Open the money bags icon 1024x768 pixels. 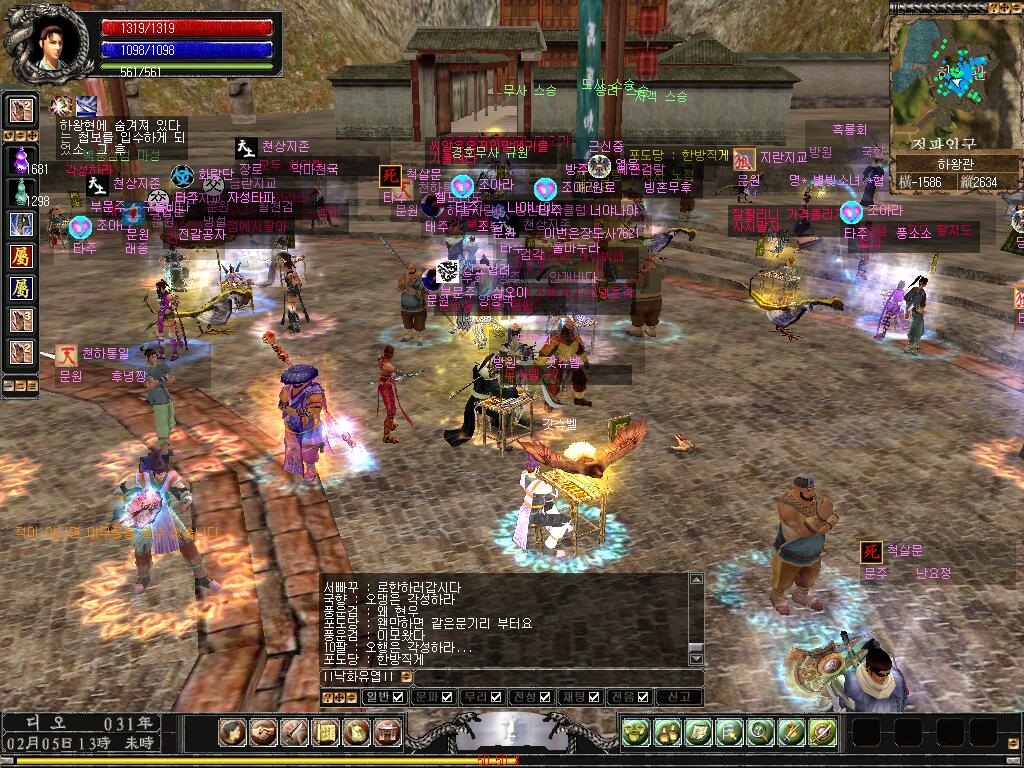pos(667,733)
